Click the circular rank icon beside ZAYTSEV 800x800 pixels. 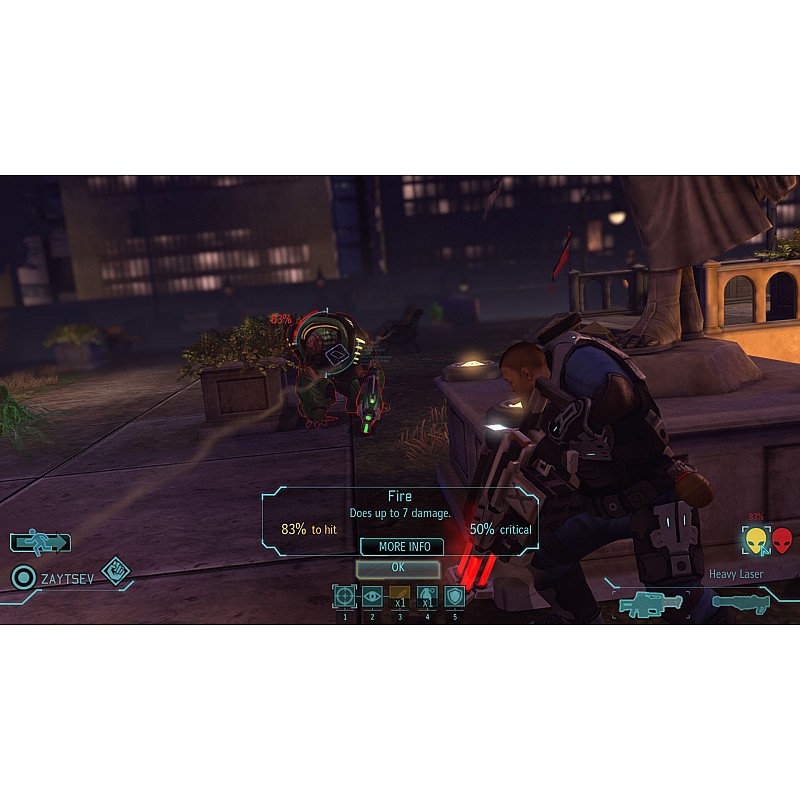pos(24,577)
